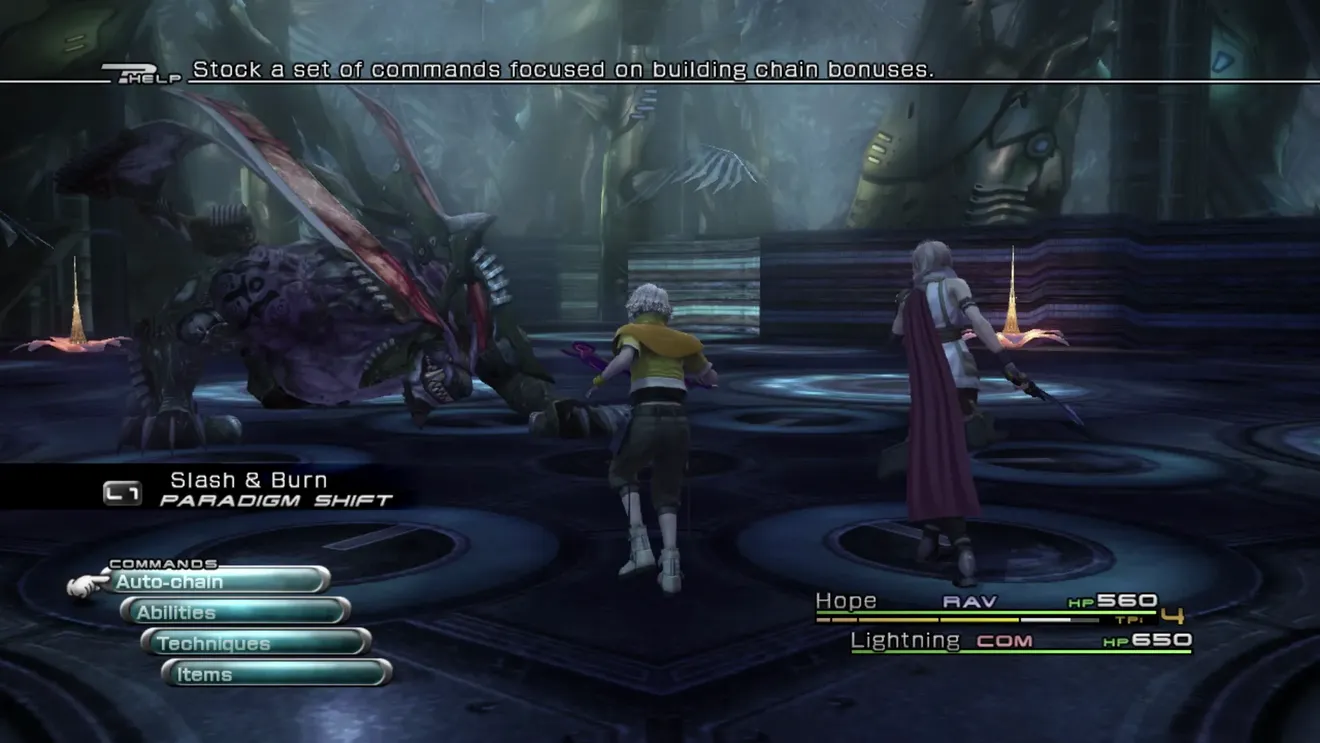The height and width of the screenshot is (743, 1320).
Task: Open the Abilities command menu
Action: pyautogui.click(x=236, y=612)
